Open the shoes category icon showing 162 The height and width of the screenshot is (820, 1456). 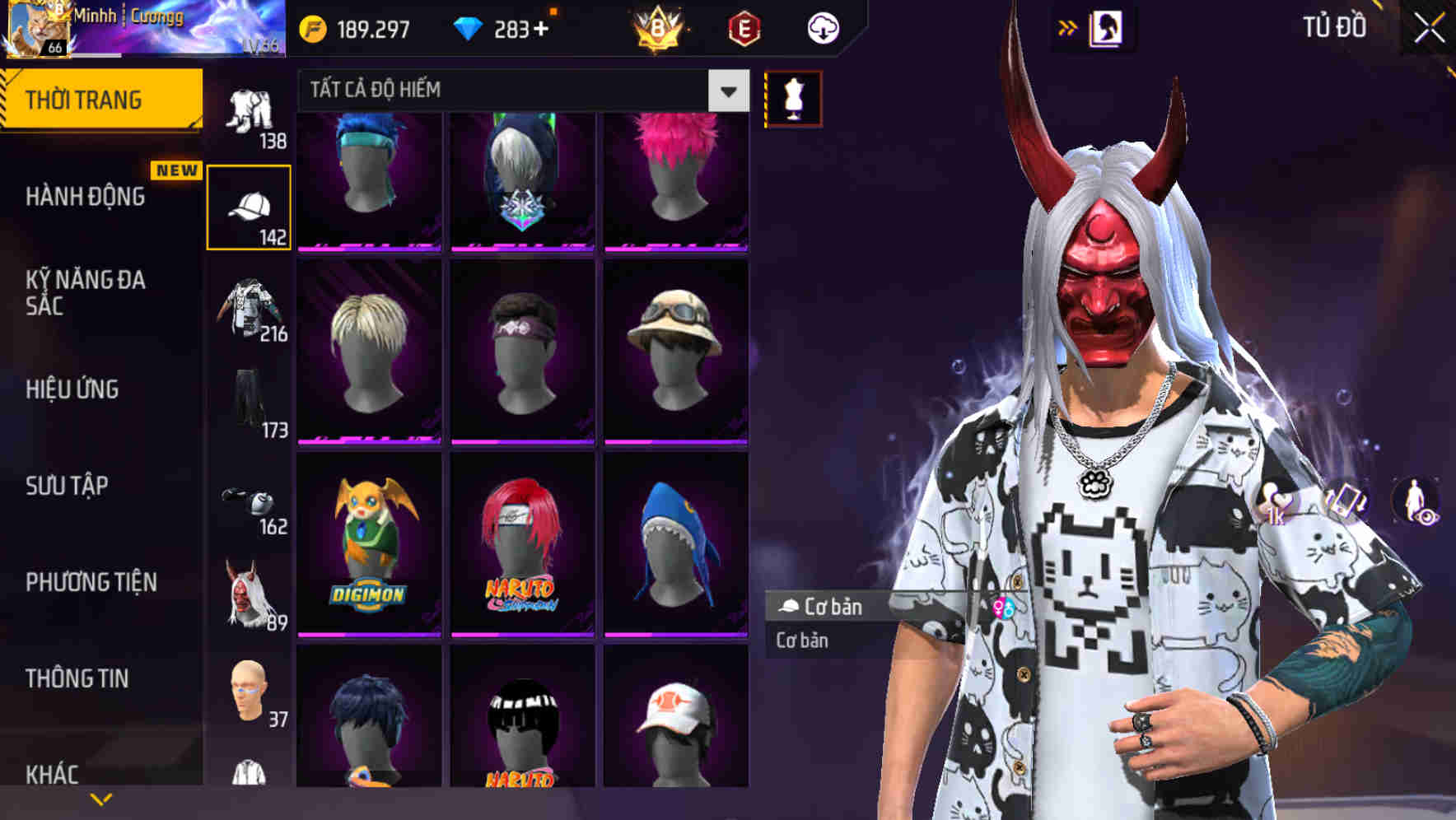pyautogui.click(x=250, y=501)
